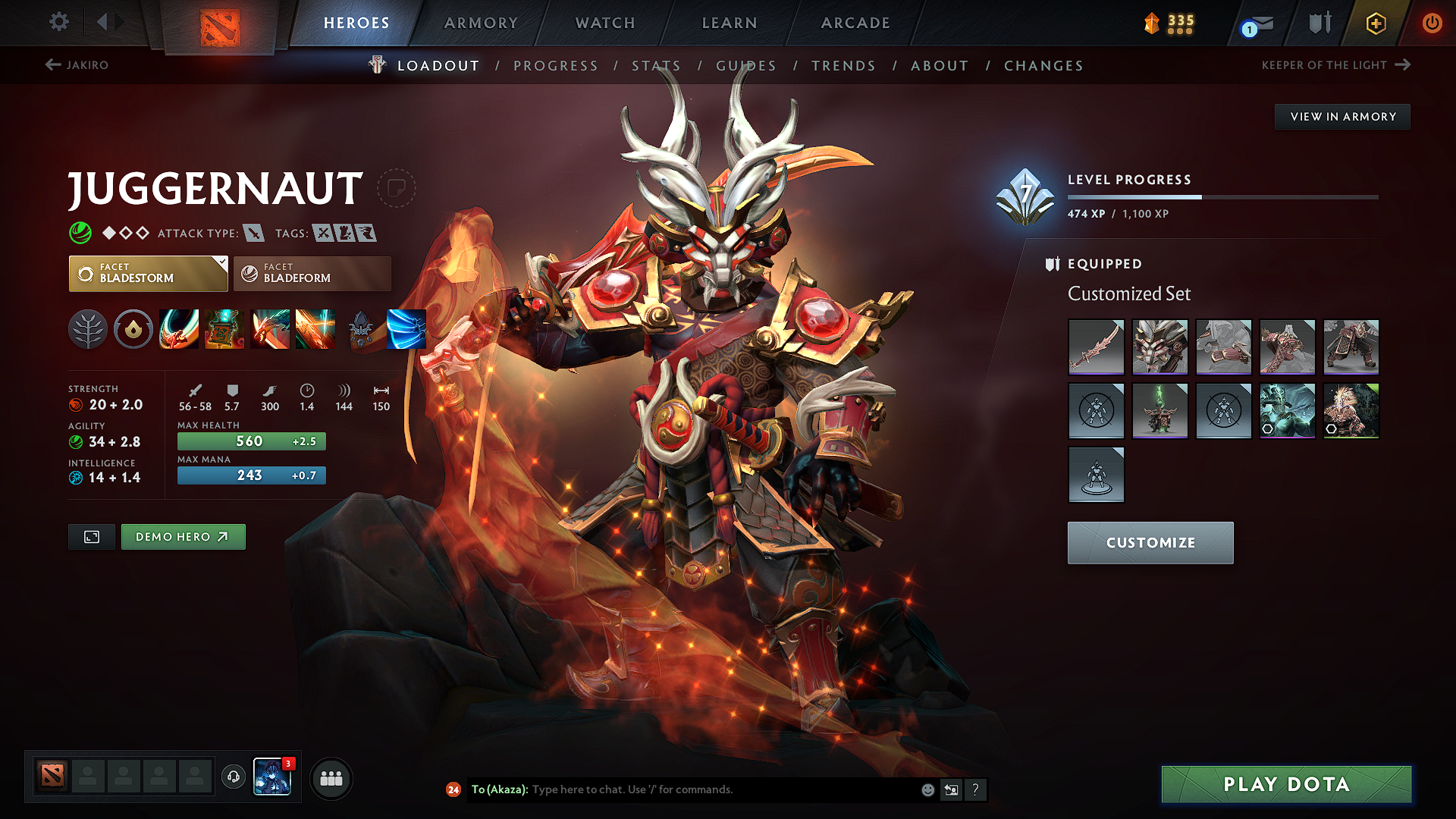Click the talent tree icon
1456x819 pixels.
(88, 329)
